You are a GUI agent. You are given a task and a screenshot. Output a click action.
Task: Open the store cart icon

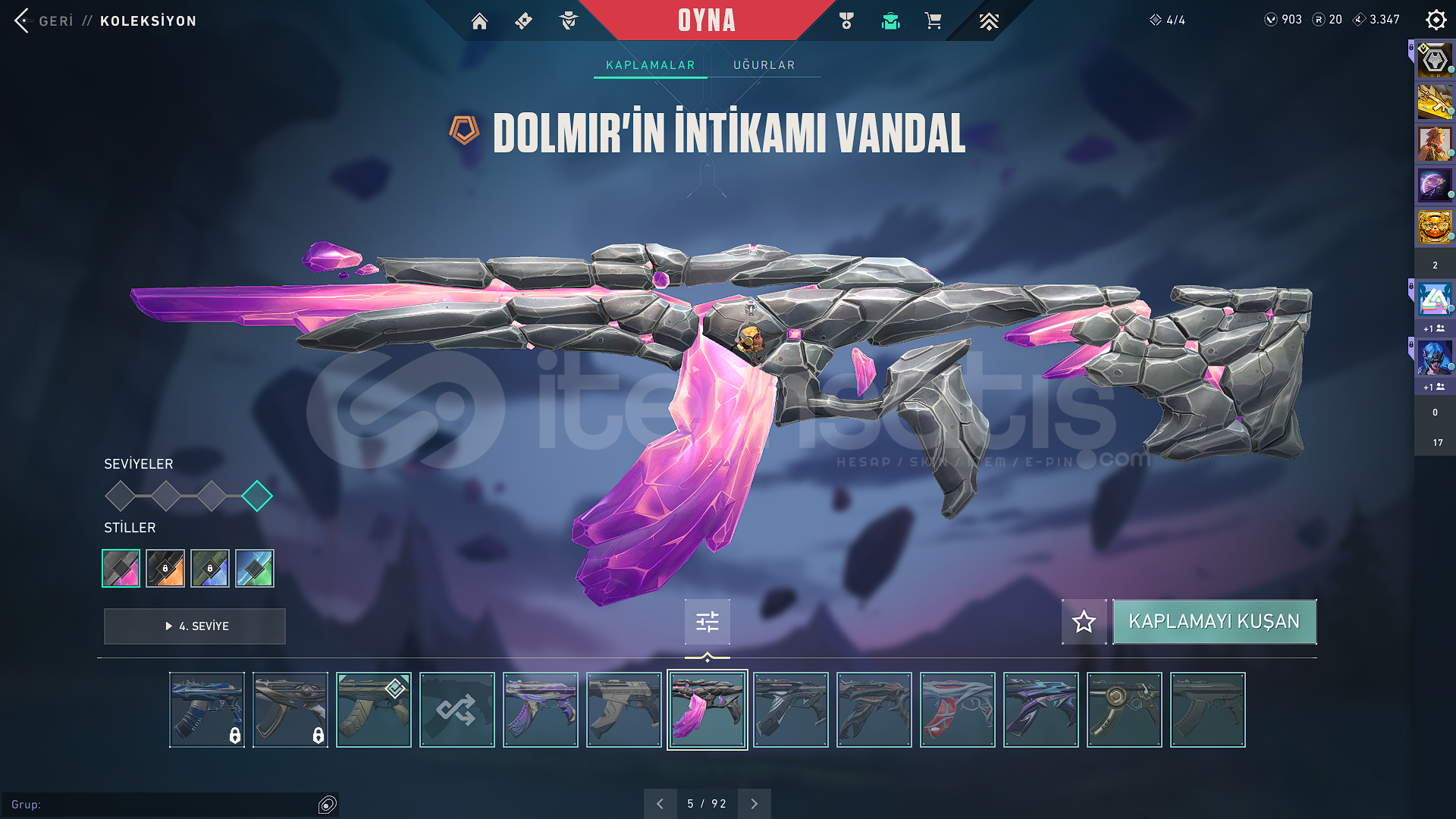934,21
